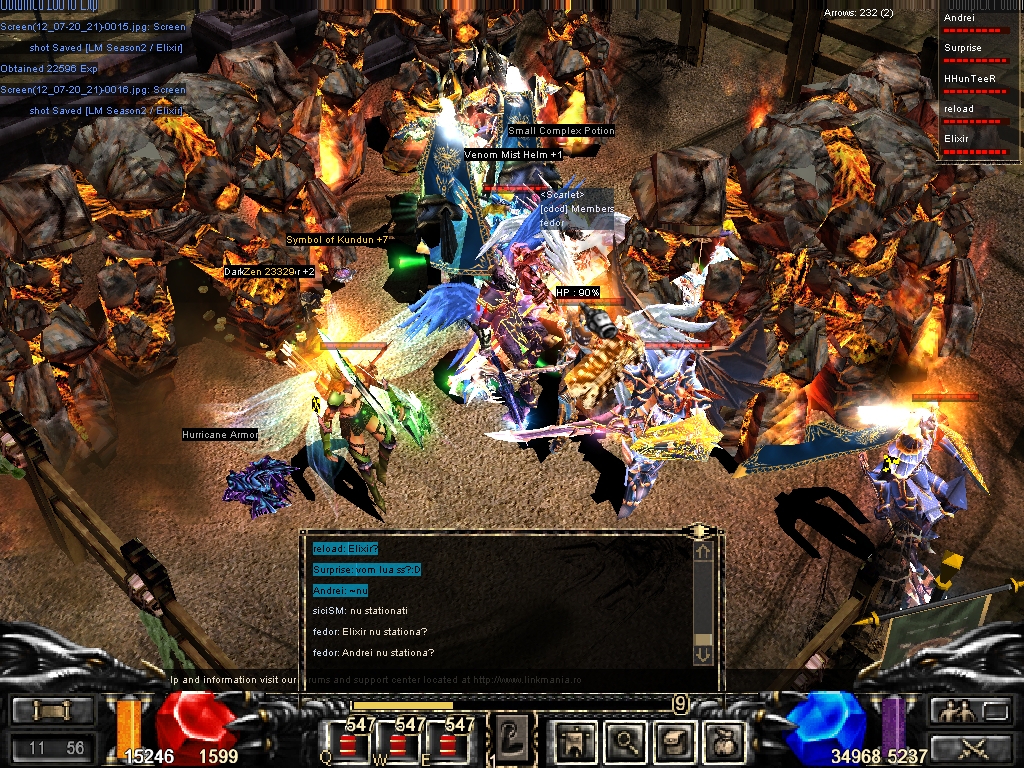This screenshot has height=768, width=1024.
Task: Open the inventory bag button
Action: coord(723,741)
